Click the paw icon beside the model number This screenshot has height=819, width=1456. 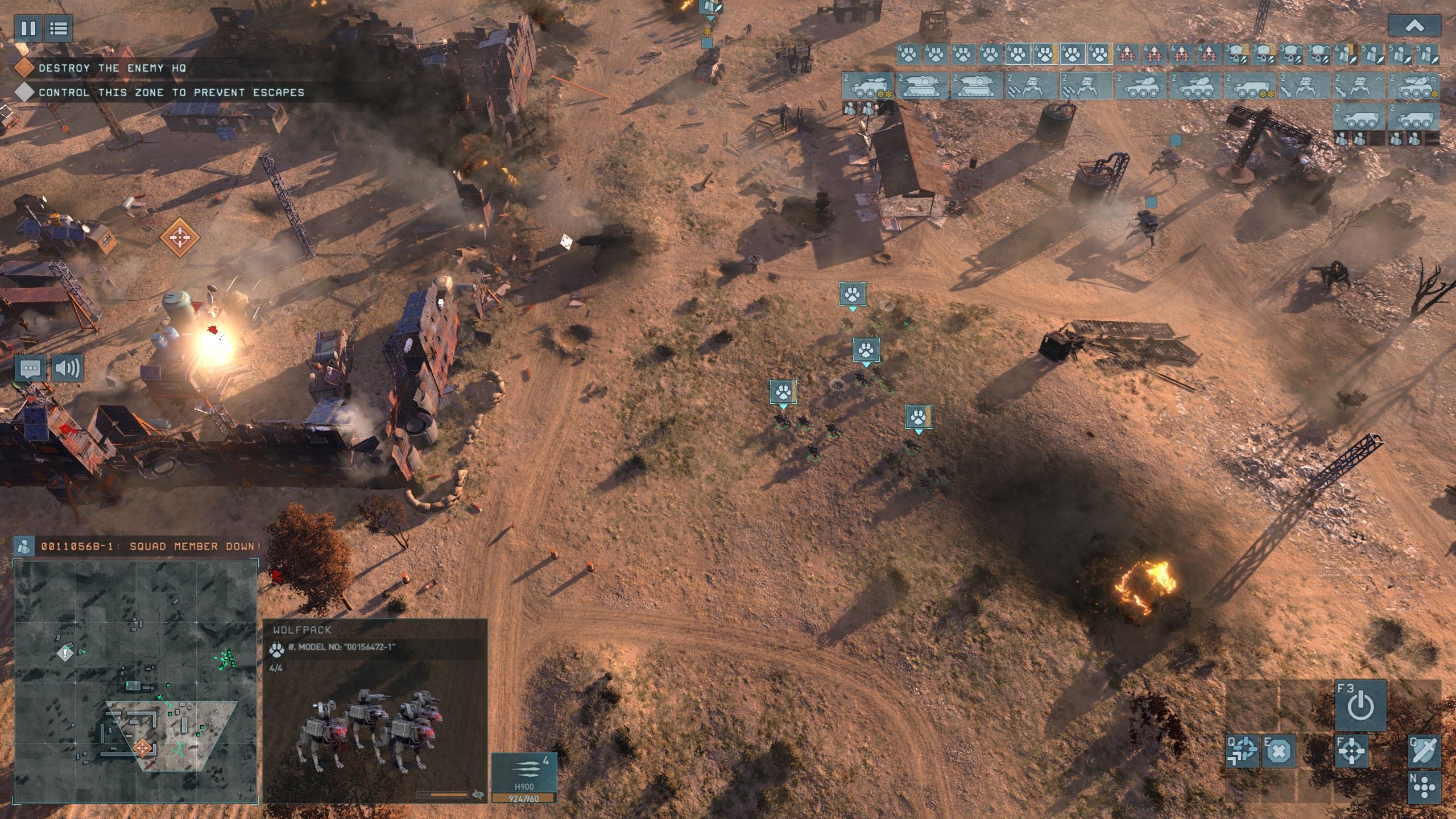278,647
